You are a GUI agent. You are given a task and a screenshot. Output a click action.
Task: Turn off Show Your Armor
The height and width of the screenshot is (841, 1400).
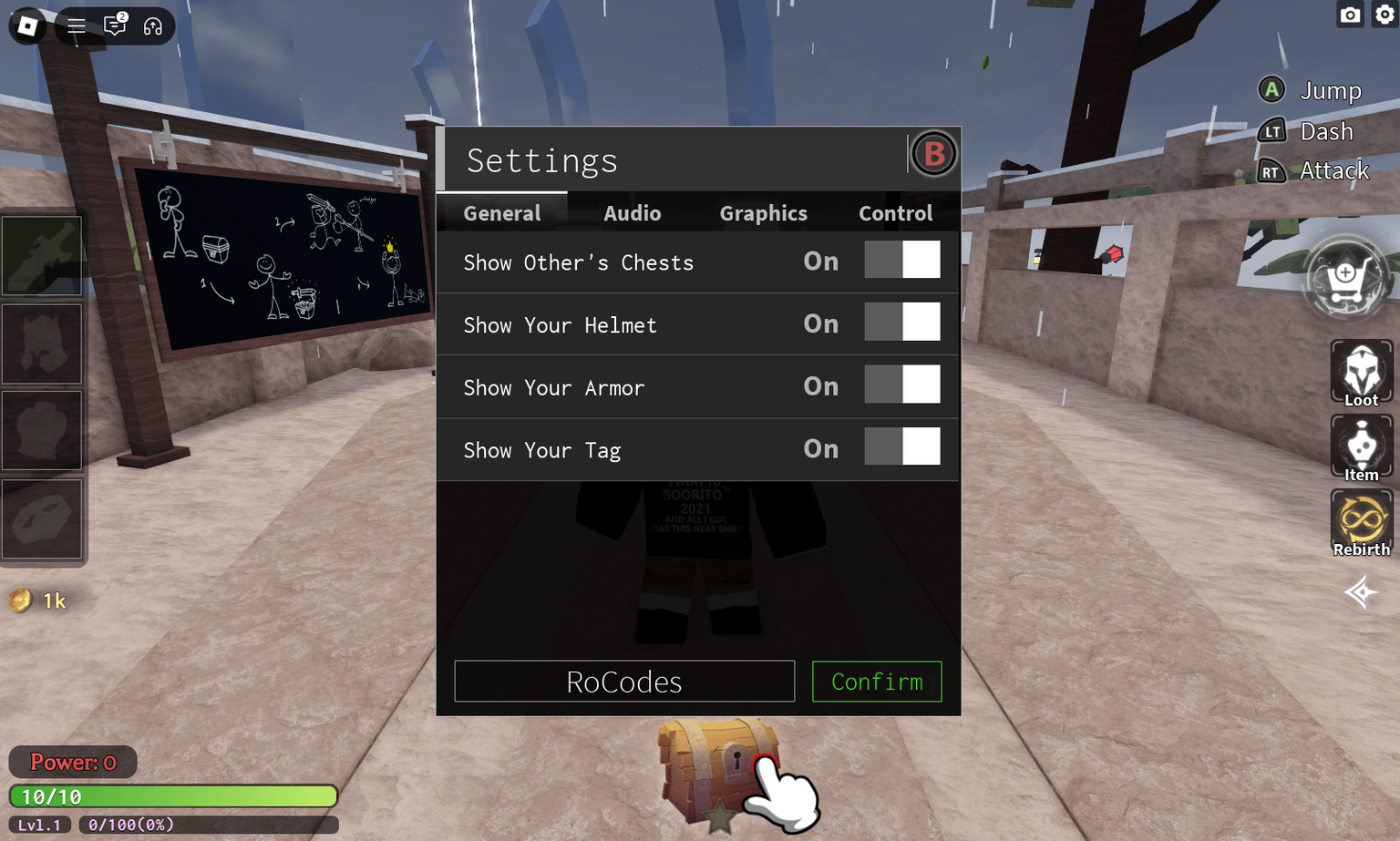coord(902,384)
